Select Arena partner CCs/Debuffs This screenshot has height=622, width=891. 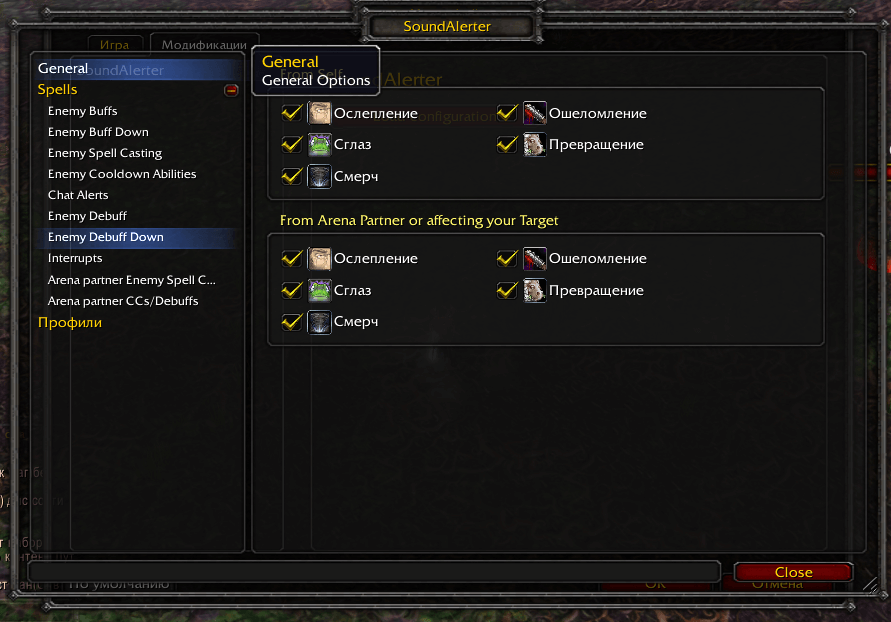coord(123,301)
